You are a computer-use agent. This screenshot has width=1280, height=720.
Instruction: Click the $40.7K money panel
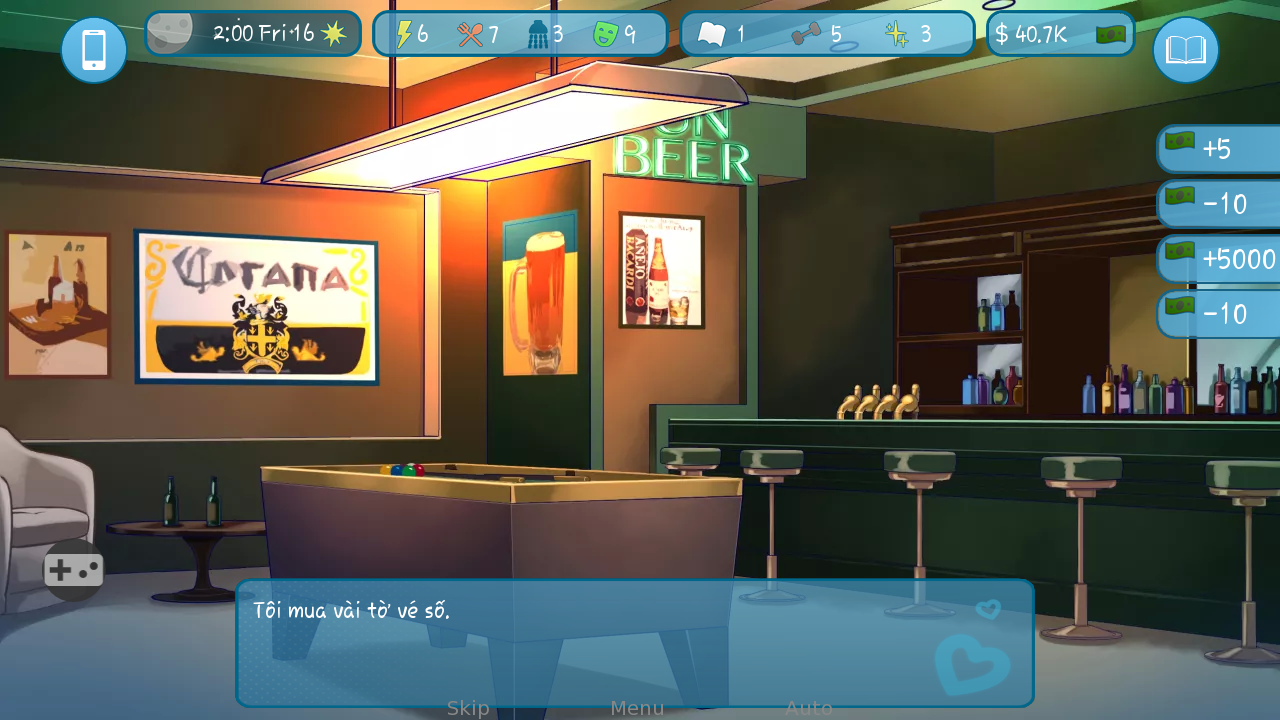1060,34
